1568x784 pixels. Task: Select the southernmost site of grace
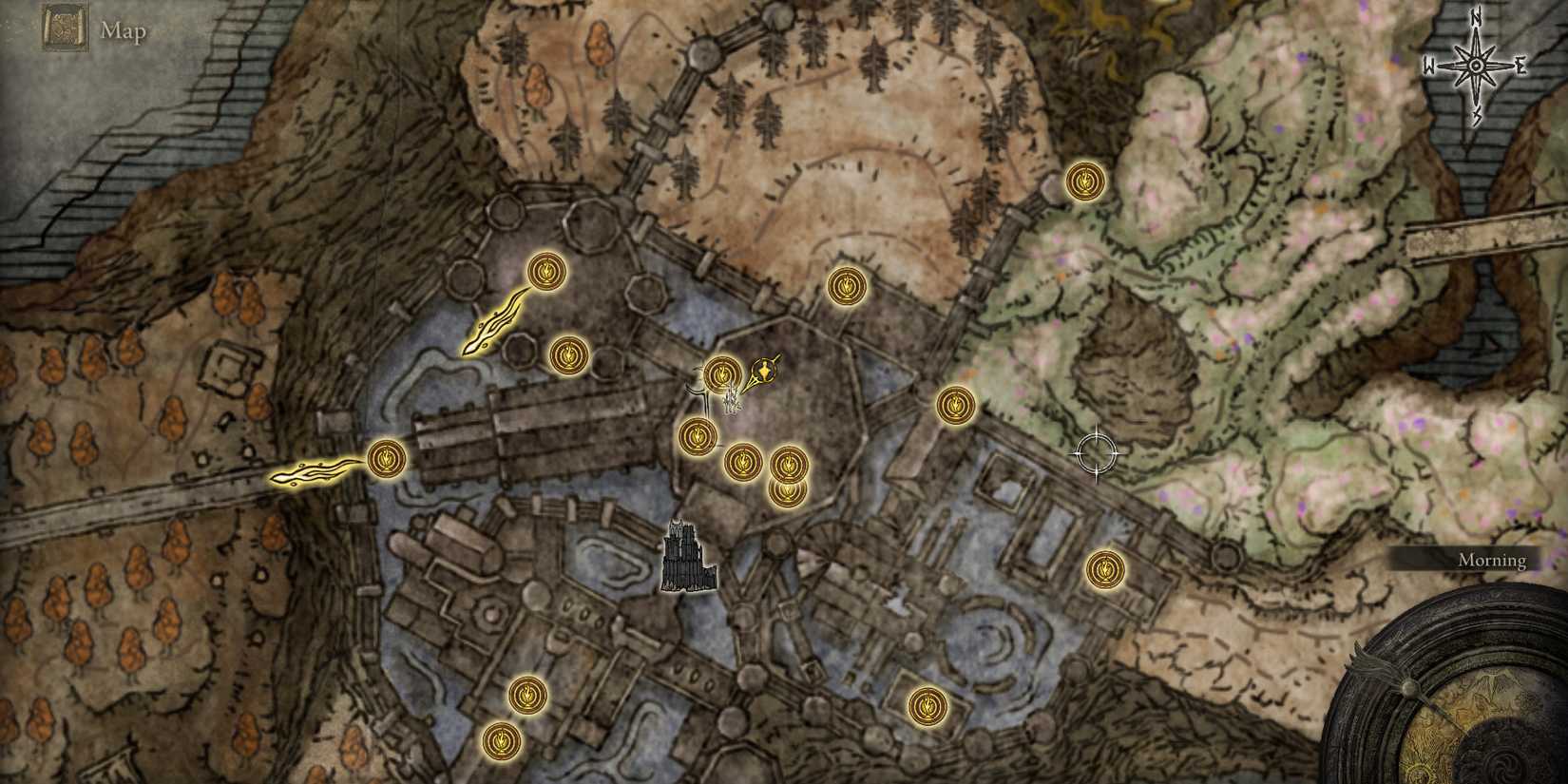(x=501, y=740)
